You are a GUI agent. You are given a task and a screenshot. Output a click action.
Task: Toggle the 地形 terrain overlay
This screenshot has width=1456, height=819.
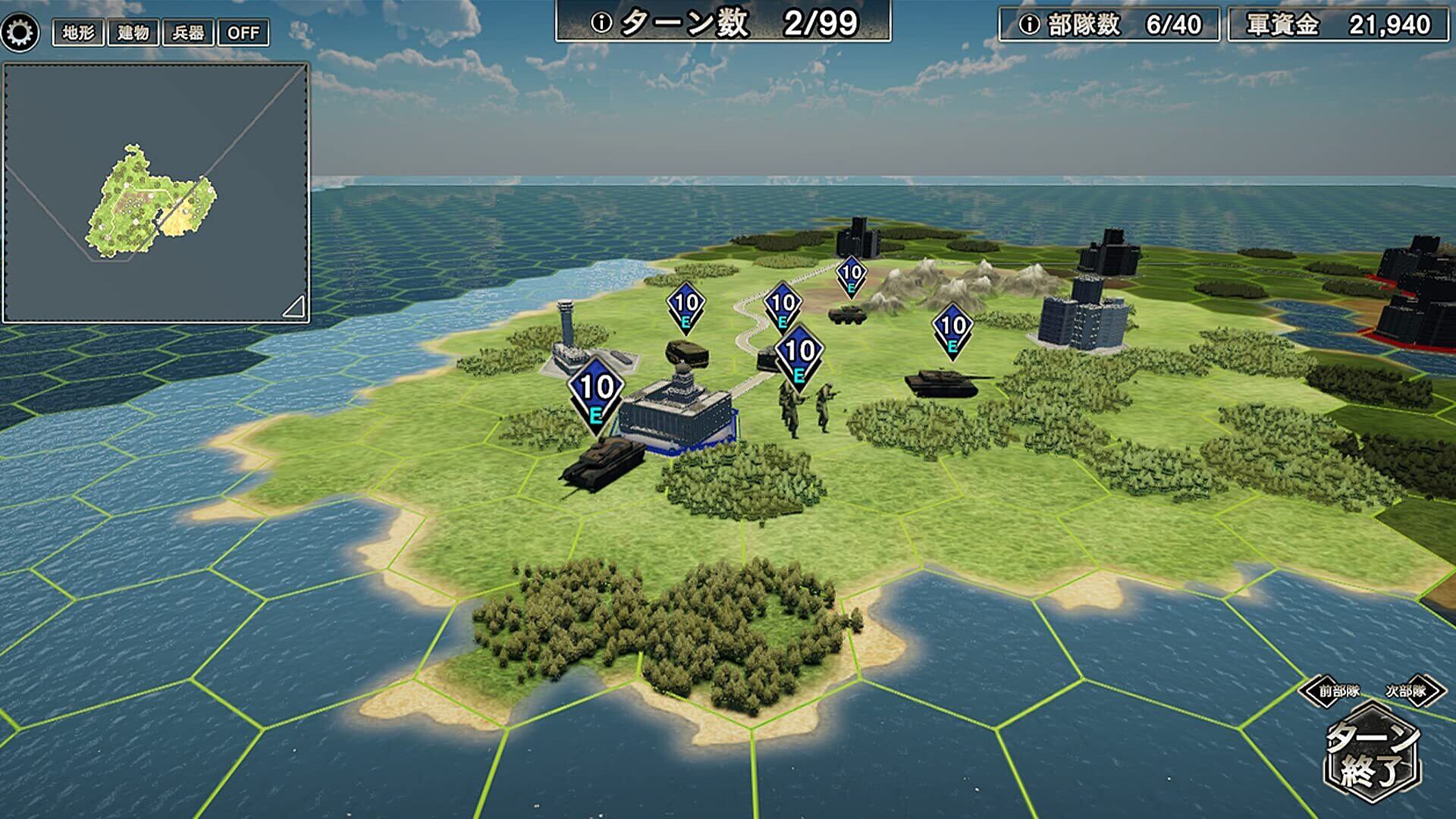pyautogui.click(x=78, y=33)
